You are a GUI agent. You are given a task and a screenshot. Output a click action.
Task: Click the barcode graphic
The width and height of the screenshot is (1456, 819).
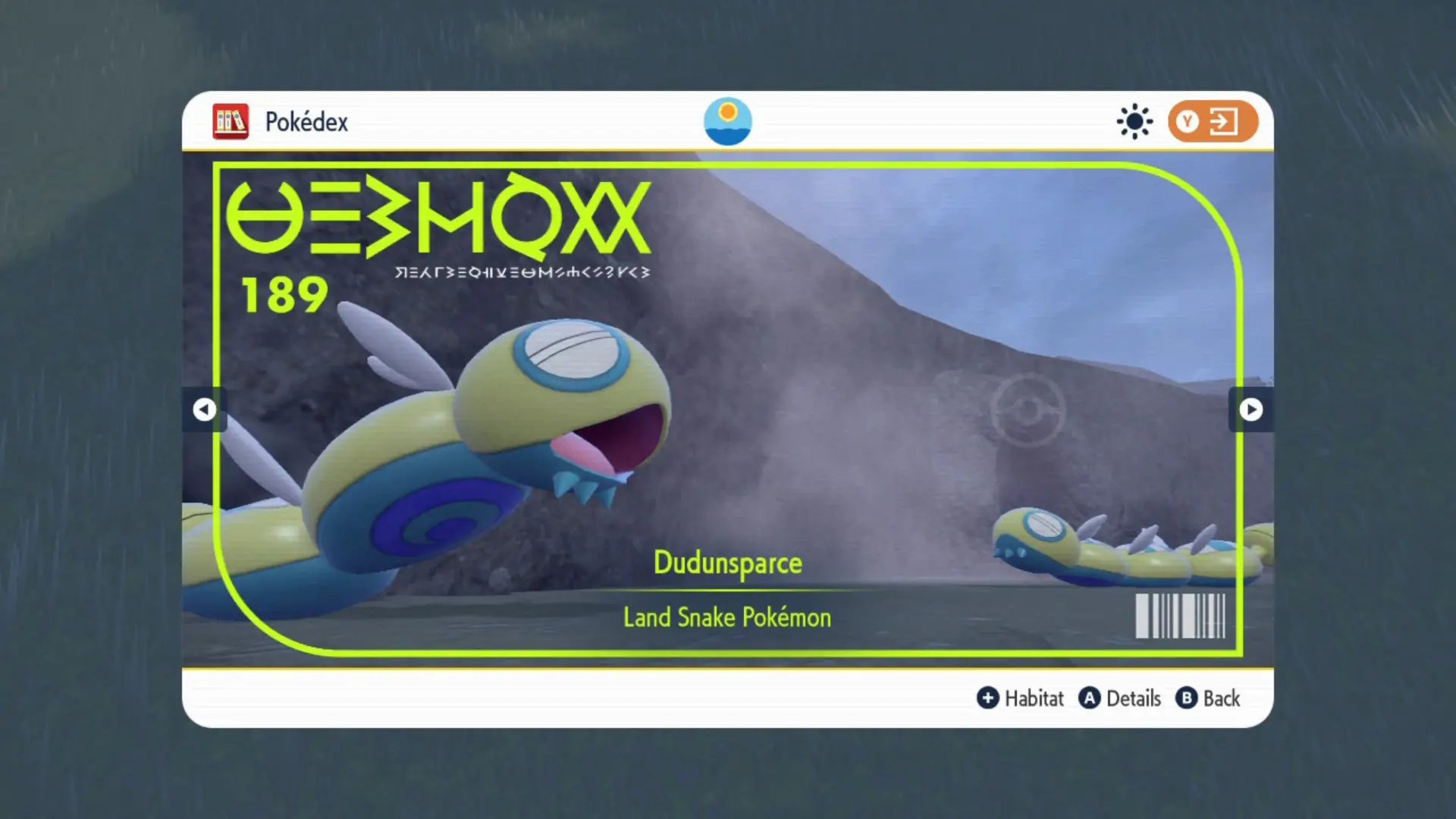pos(1180,617)
